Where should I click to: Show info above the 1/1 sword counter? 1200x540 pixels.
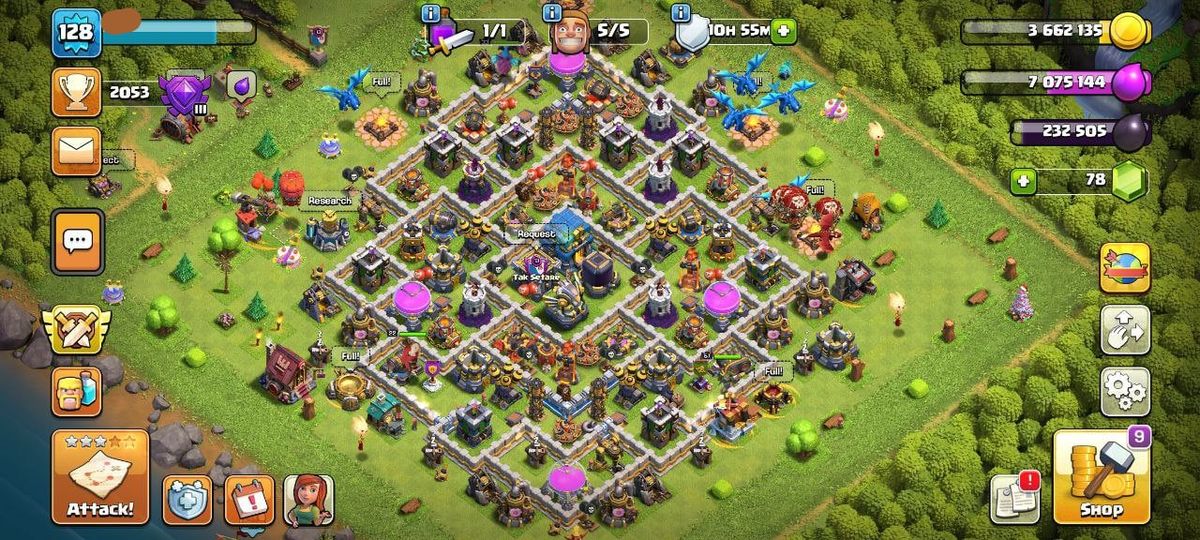point(431,13)
